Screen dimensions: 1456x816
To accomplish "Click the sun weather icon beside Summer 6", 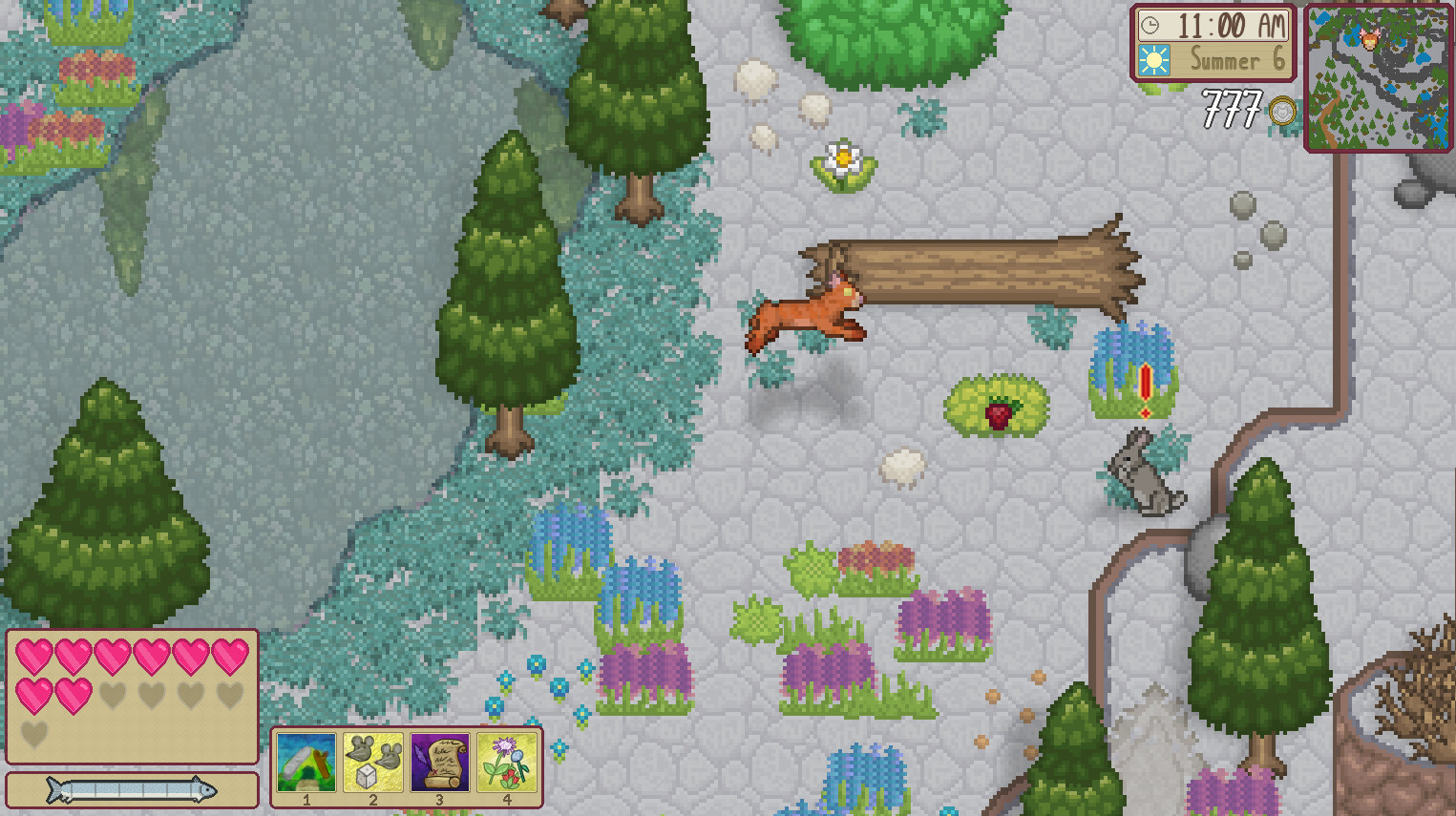I will (1157, 60).
